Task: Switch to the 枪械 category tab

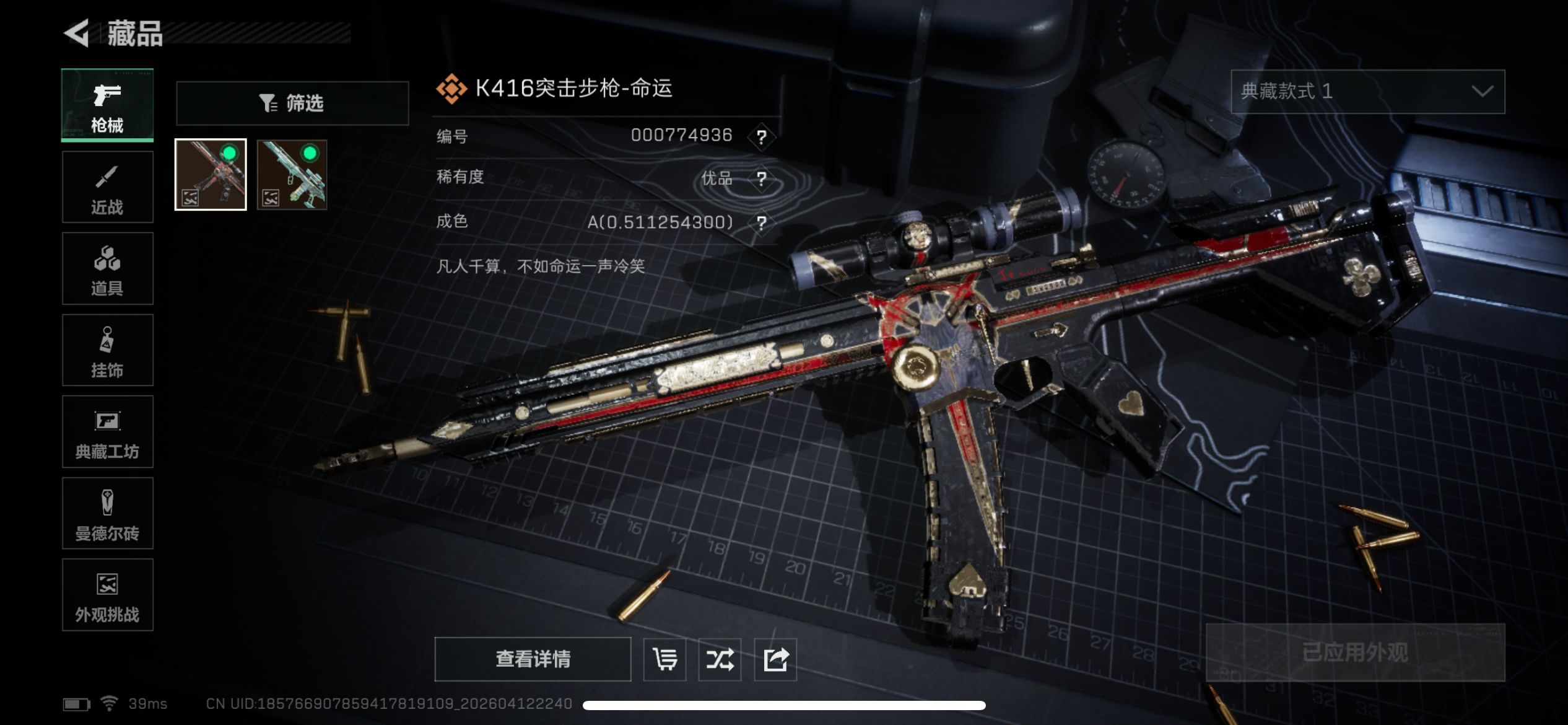Action: point(107,105)
